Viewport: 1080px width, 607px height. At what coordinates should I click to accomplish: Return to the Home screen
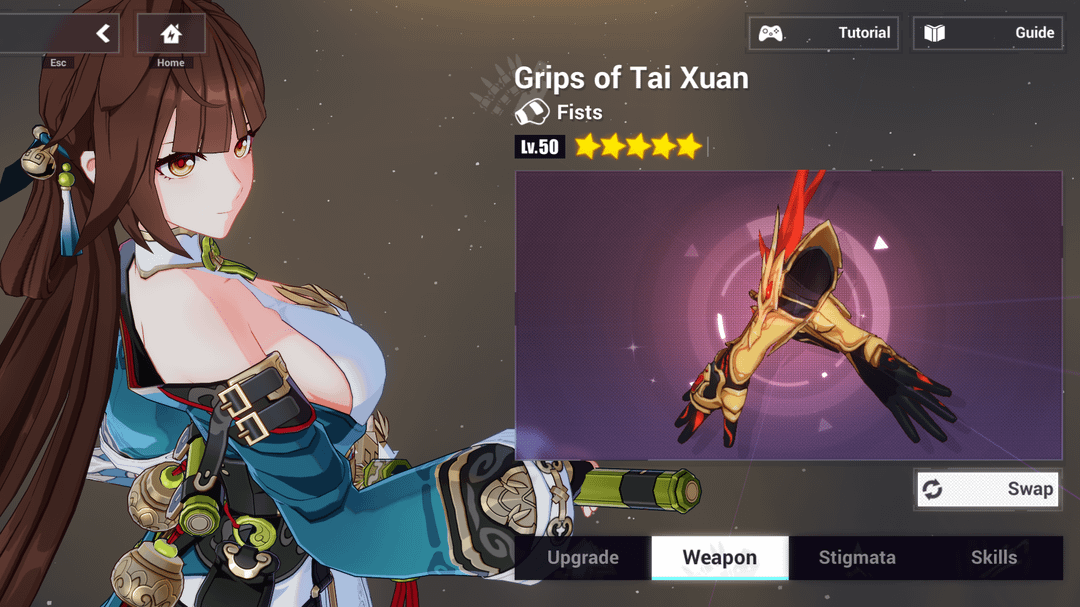(171, 34)
